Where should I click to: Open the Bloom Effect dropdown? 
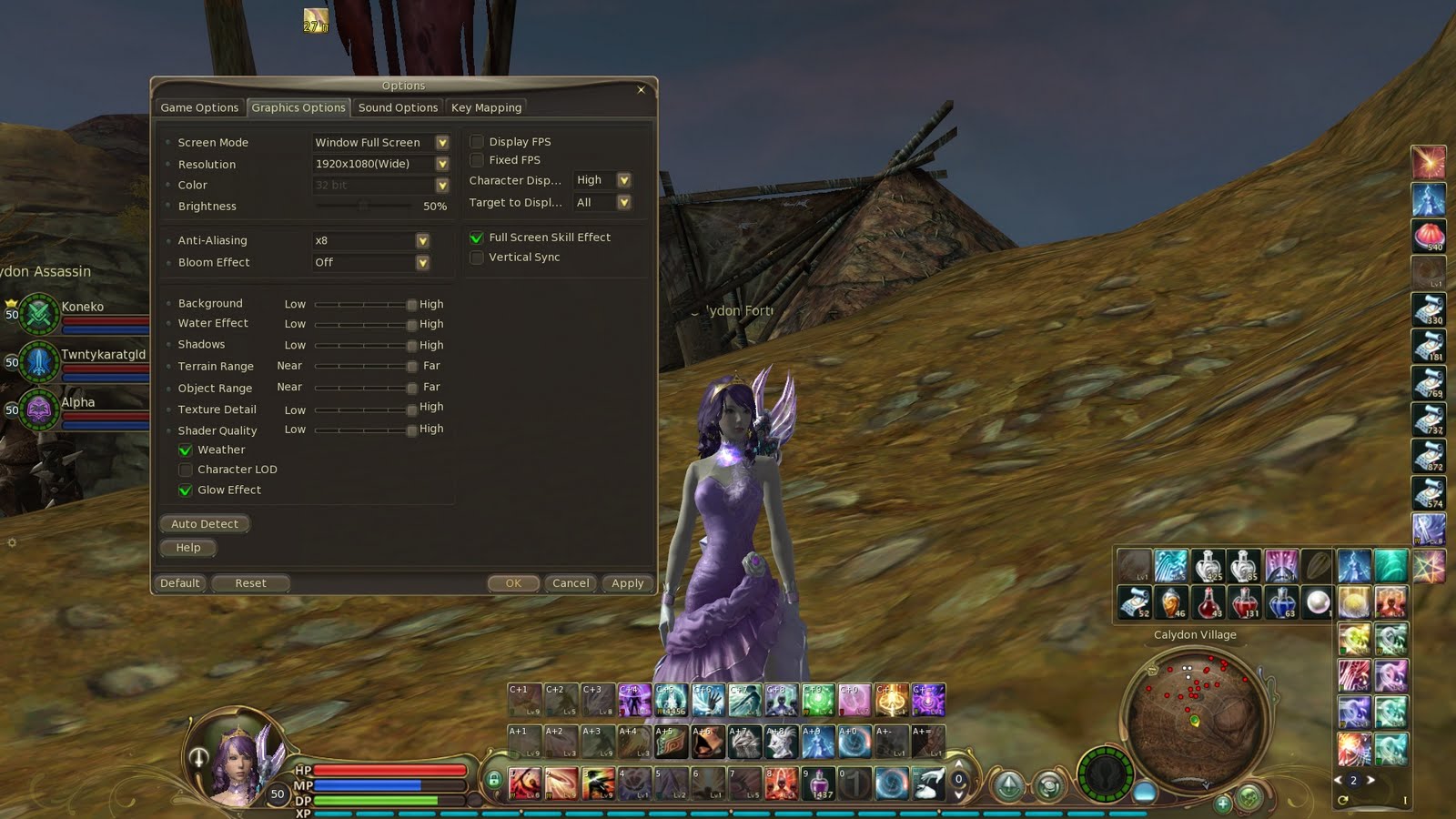click(422, 262)
